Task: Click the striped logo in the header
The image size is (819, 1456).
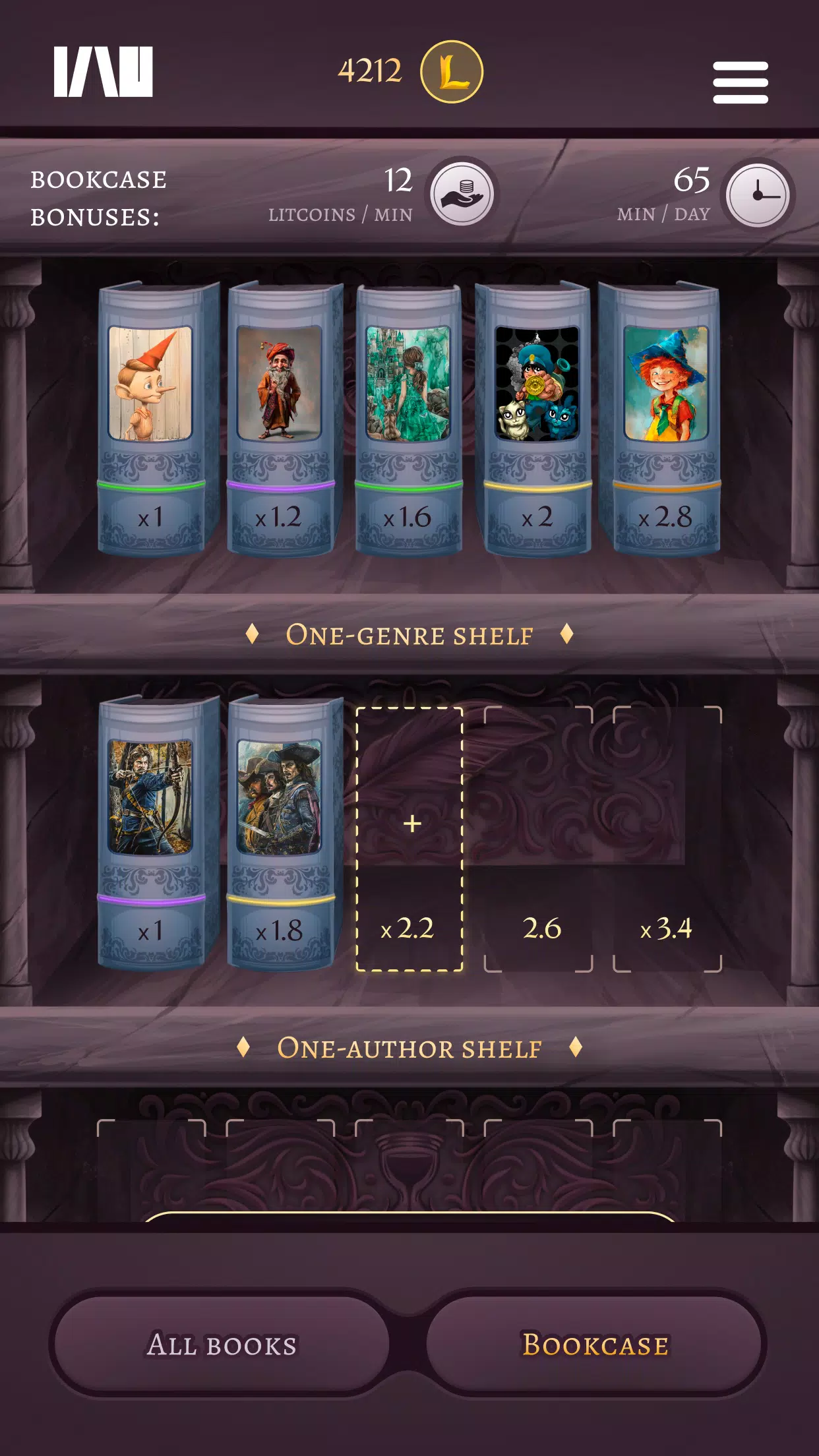Action: pyautogui.click(x=104, y=72)
